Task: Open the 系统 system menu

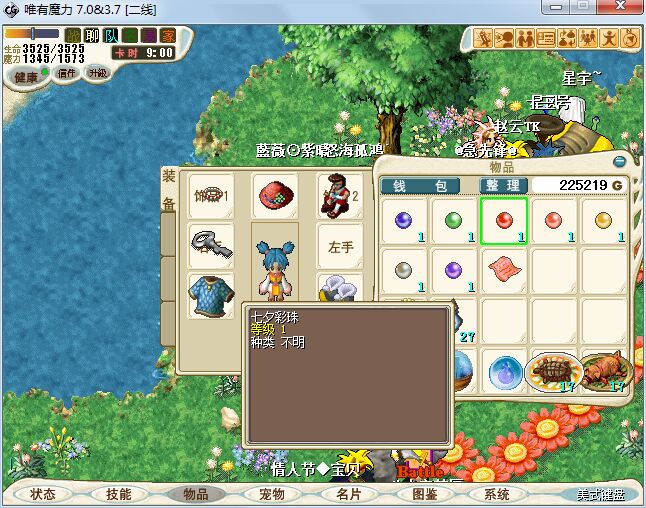Action: click(x=497, y=494)
